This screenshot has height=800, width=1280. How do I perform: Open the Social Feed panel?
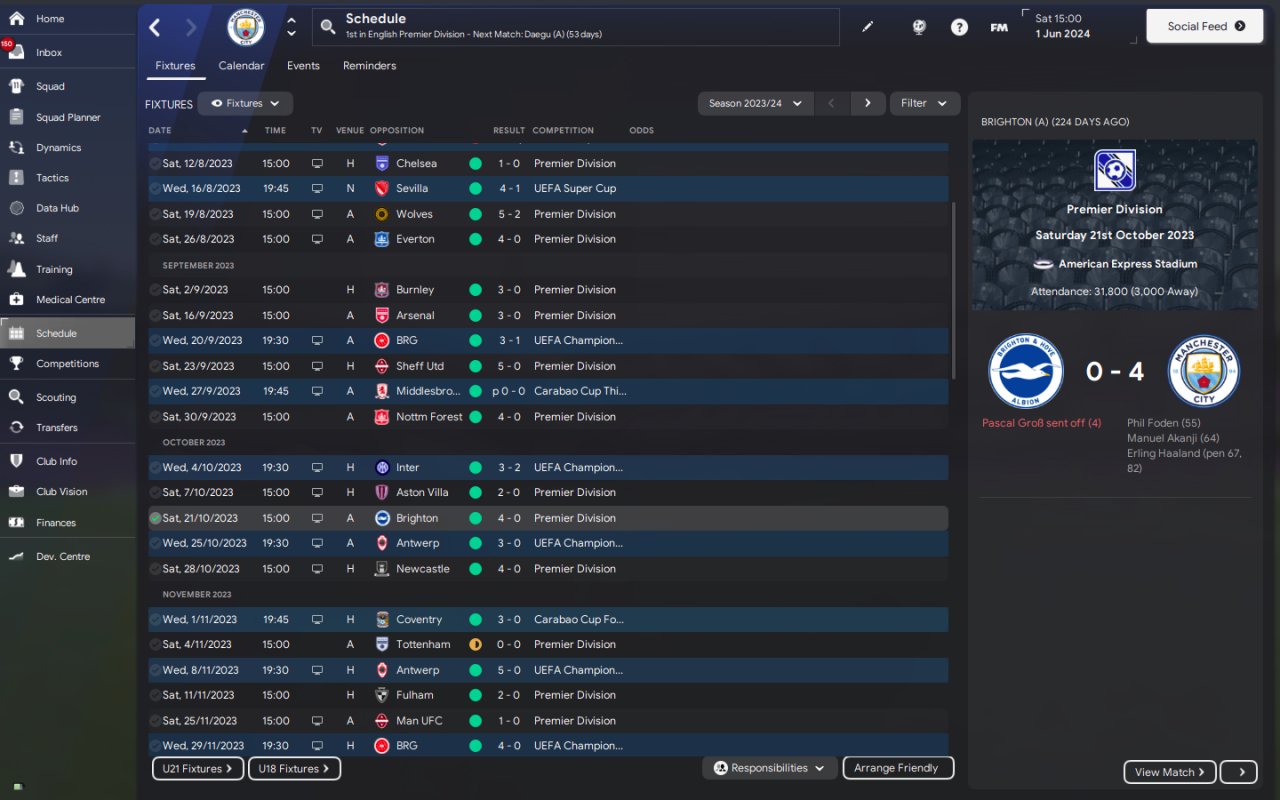pyautogui.click(x=1205, y=27)
